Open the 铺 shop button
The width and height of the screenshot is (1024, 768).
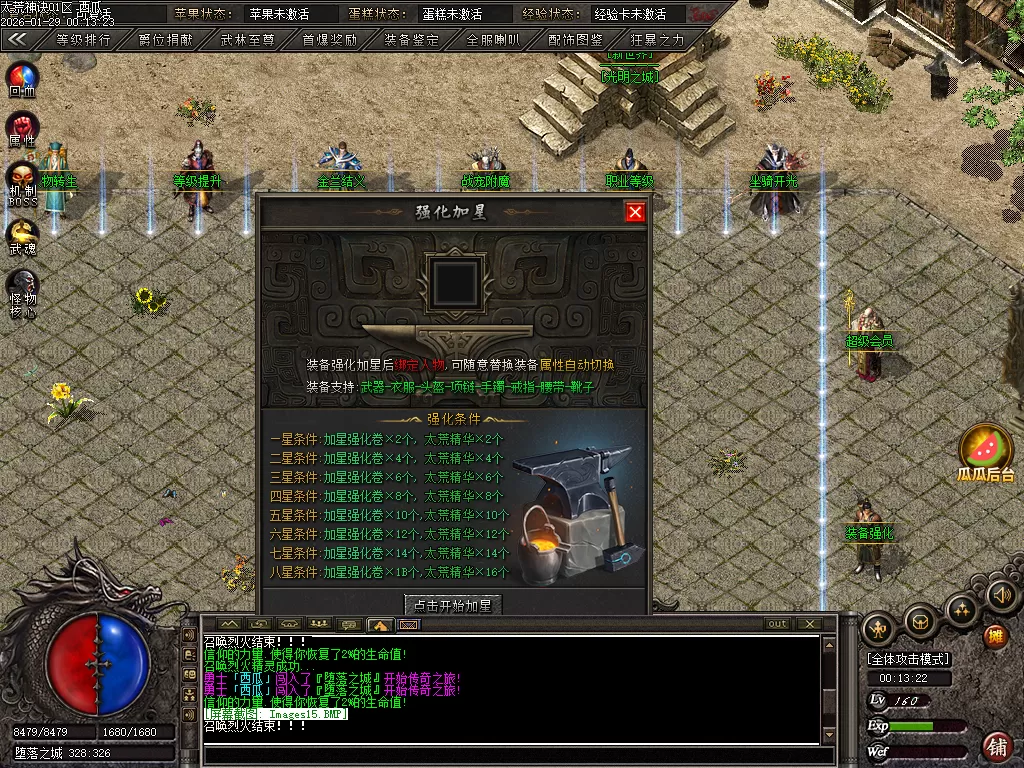coord(996,746)
